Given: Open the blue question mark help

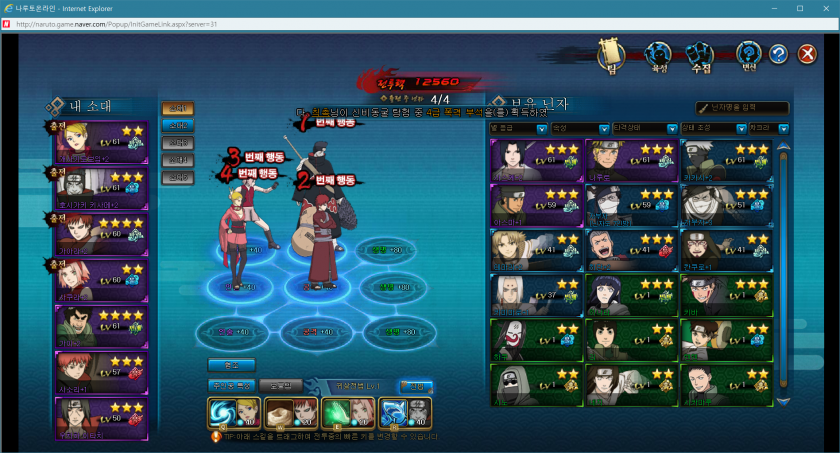Looking at the screenshot, I should [779, 55].
